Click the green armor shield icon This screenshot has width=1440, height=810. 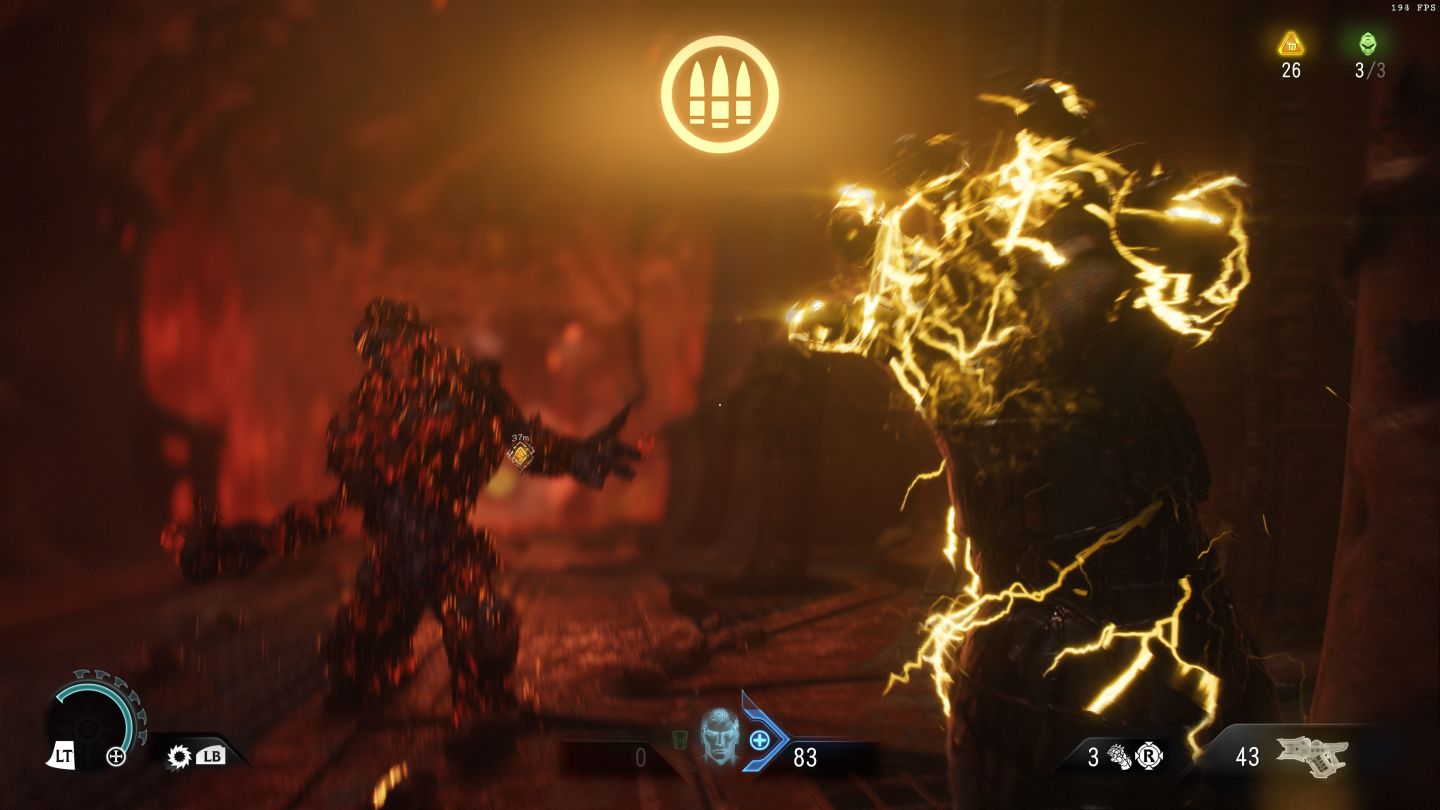coord(679,740)
